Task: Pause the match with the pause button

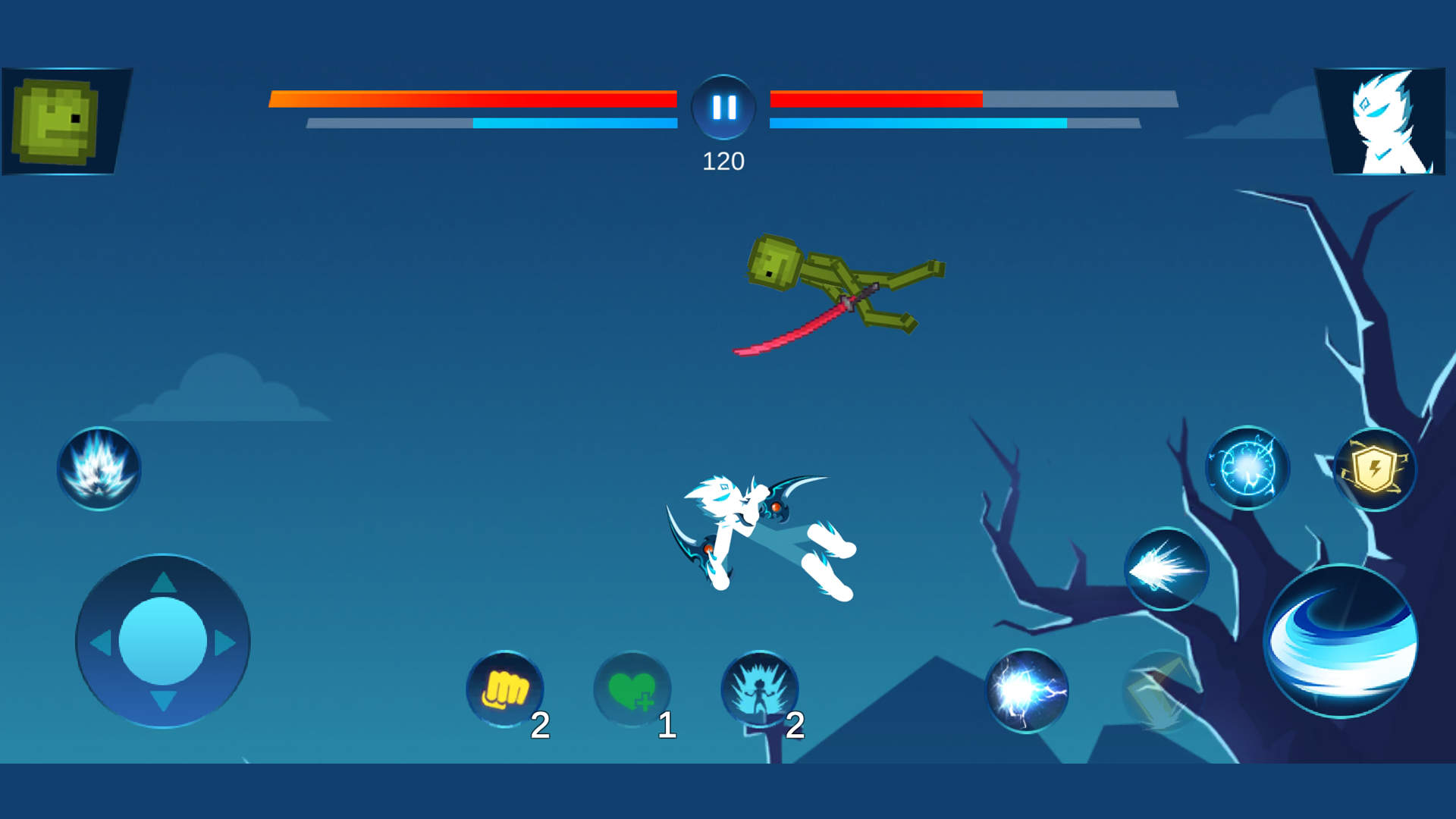Action: click(723, 106)
